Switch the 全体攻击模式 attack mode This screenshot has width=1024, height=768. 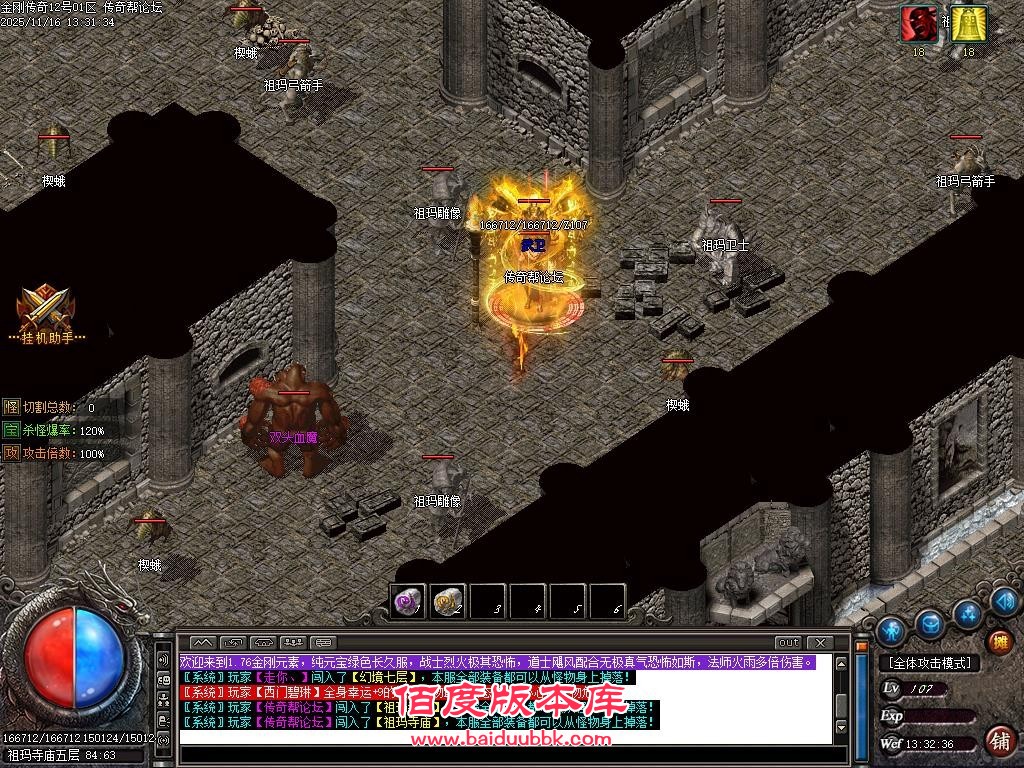[x=929, y=663]
